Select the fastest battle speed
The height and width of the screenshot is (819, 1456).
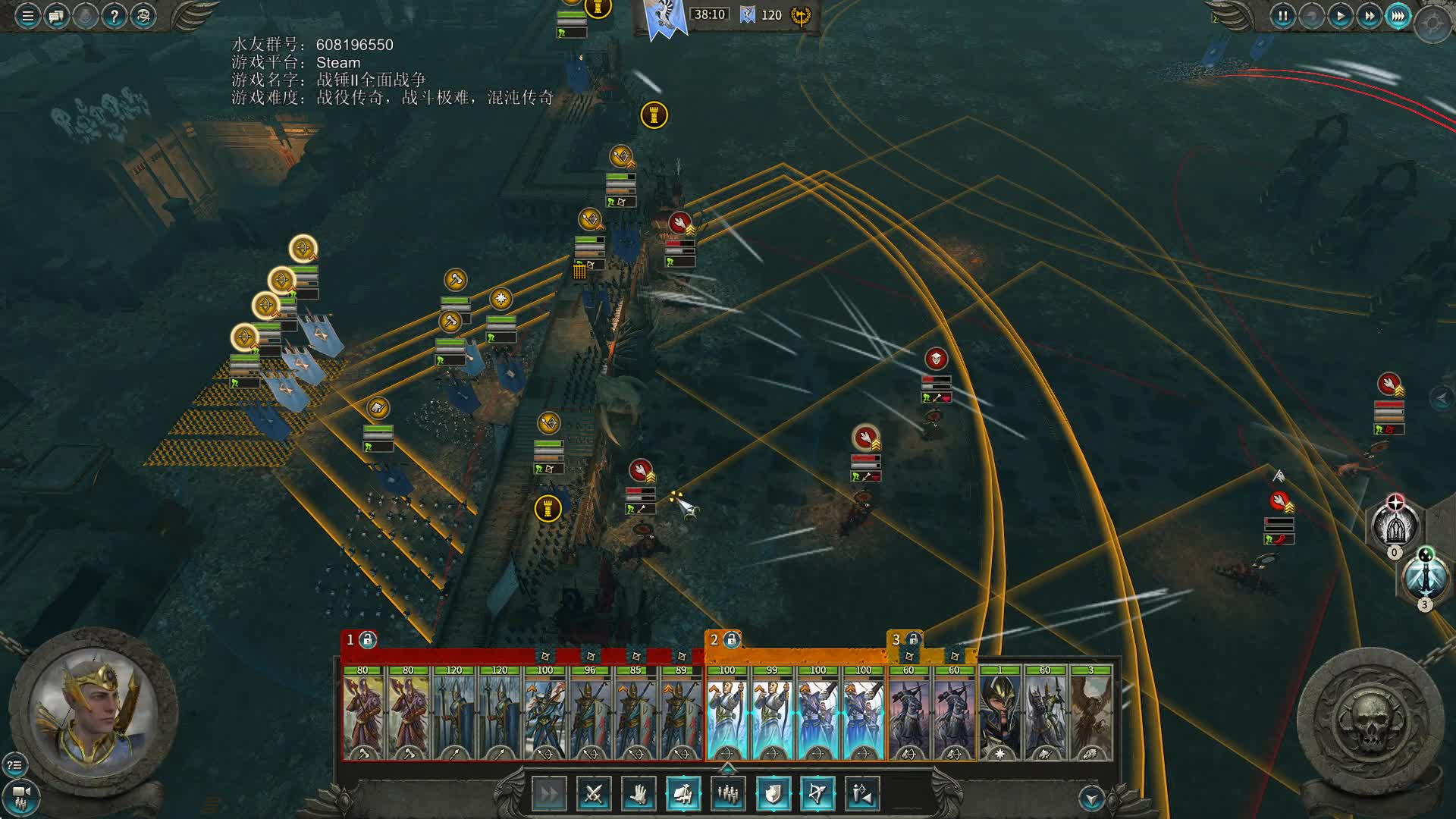coord(1398,16)
